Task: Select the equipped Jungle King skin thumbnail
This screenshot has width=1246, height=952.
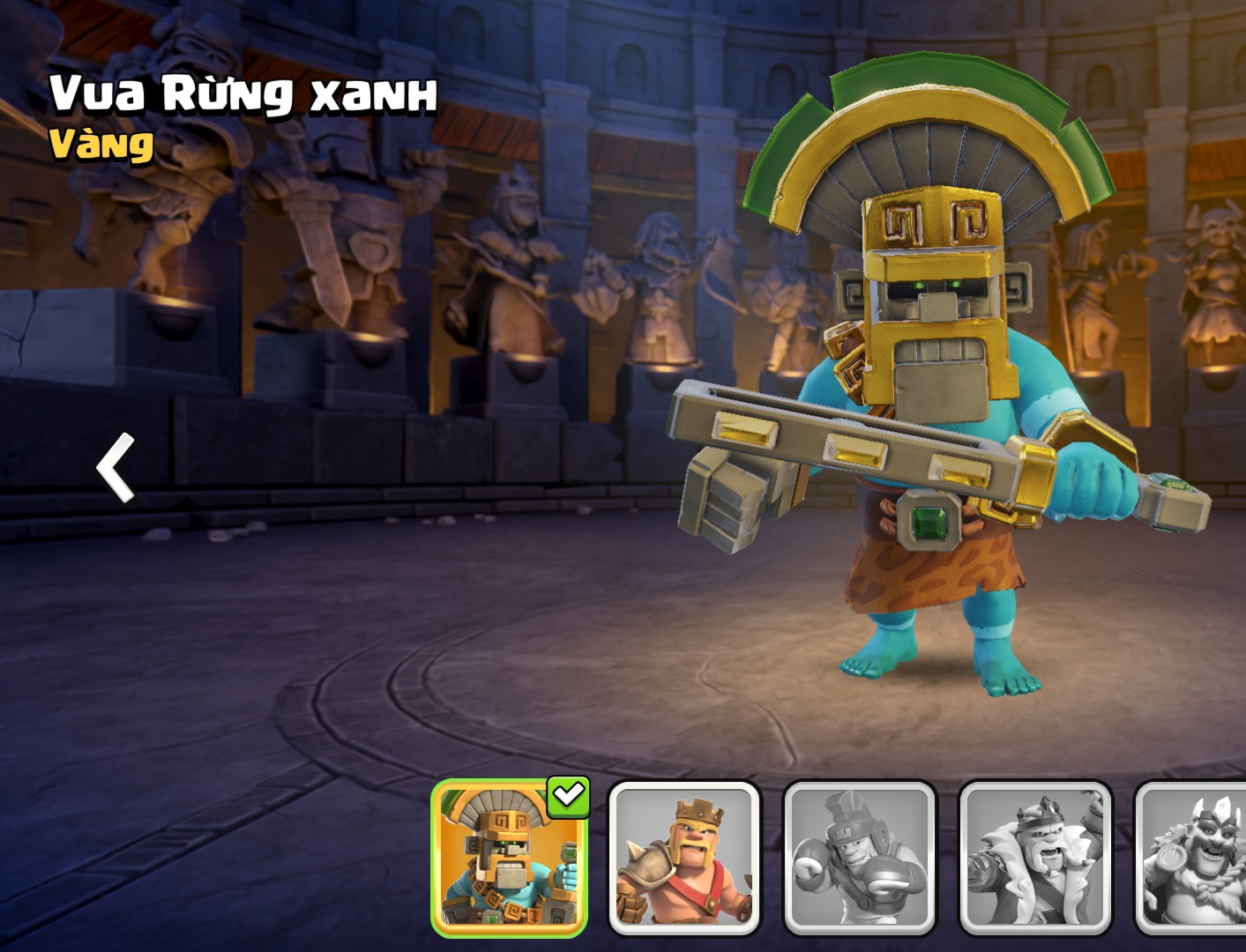Action: click(510, 858)
